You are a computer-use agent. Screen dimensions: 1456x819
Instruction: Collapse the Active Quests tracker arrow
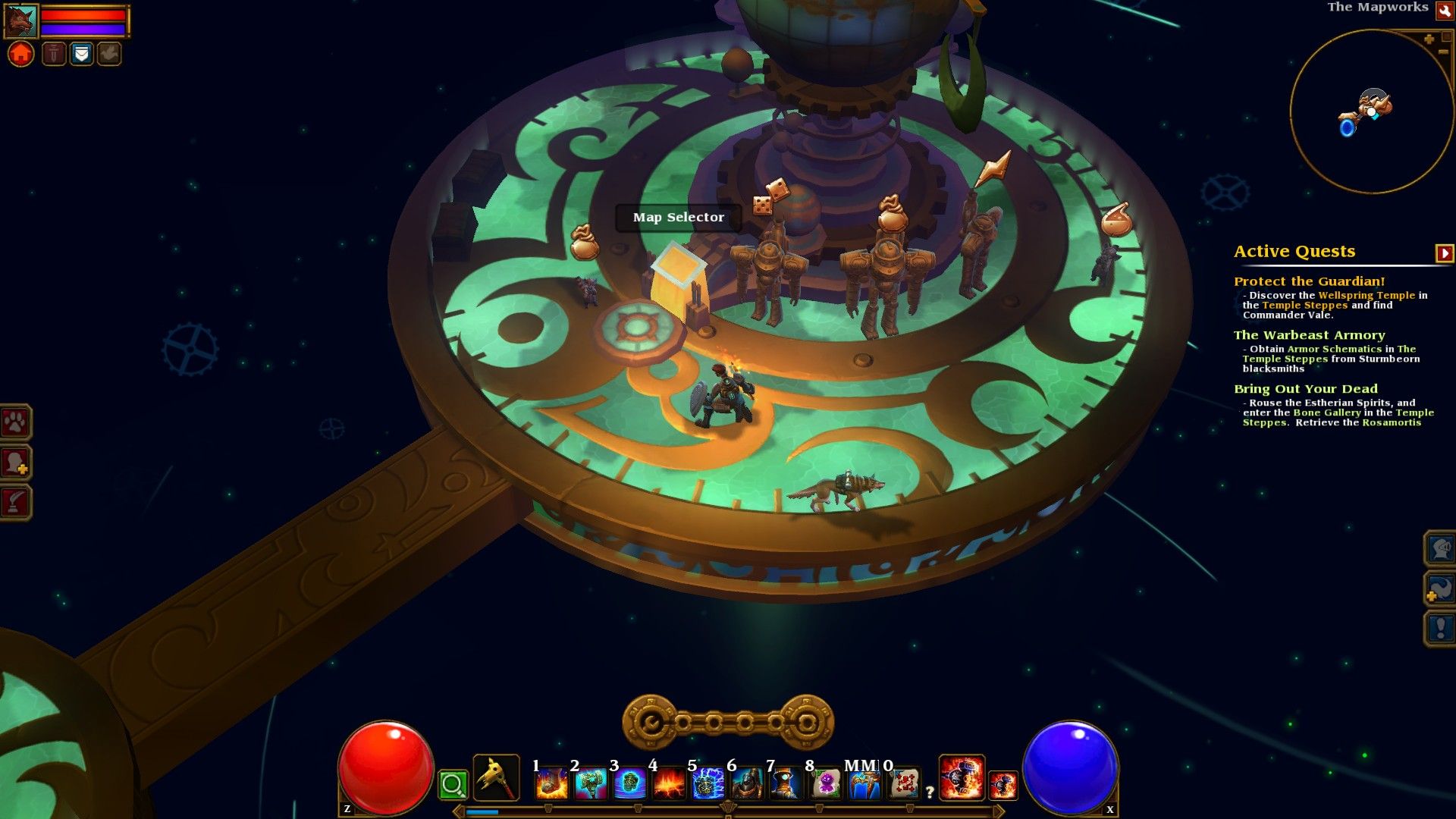pos(1444,253)
